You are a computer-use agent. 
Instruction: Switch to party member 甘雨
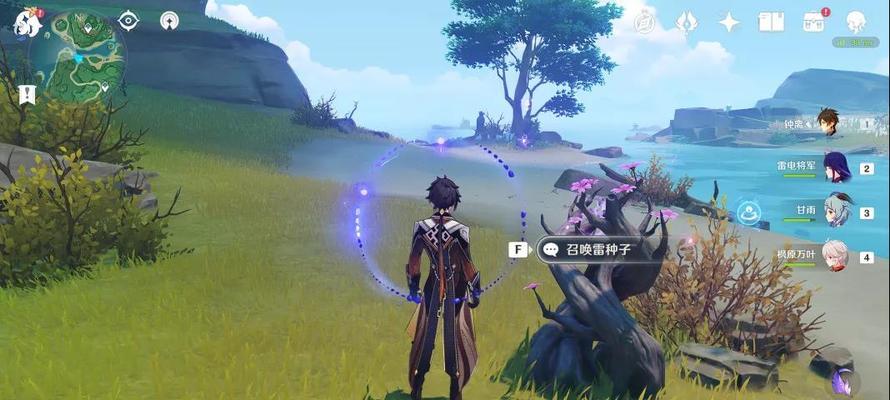tap(836, 212)
